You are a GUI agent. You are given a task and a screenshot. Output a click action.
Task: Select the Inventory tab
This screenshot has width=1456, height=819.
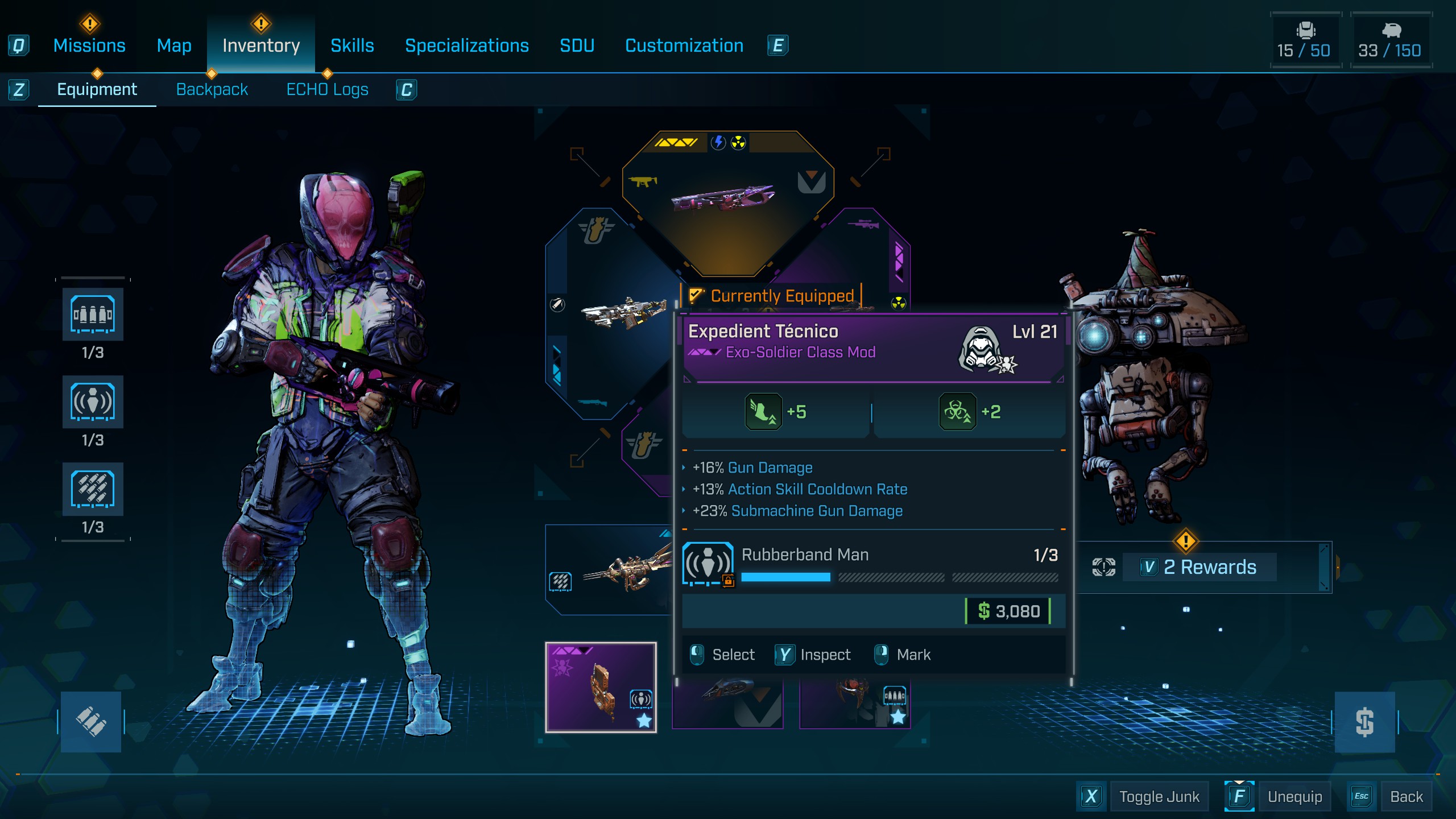261,45
